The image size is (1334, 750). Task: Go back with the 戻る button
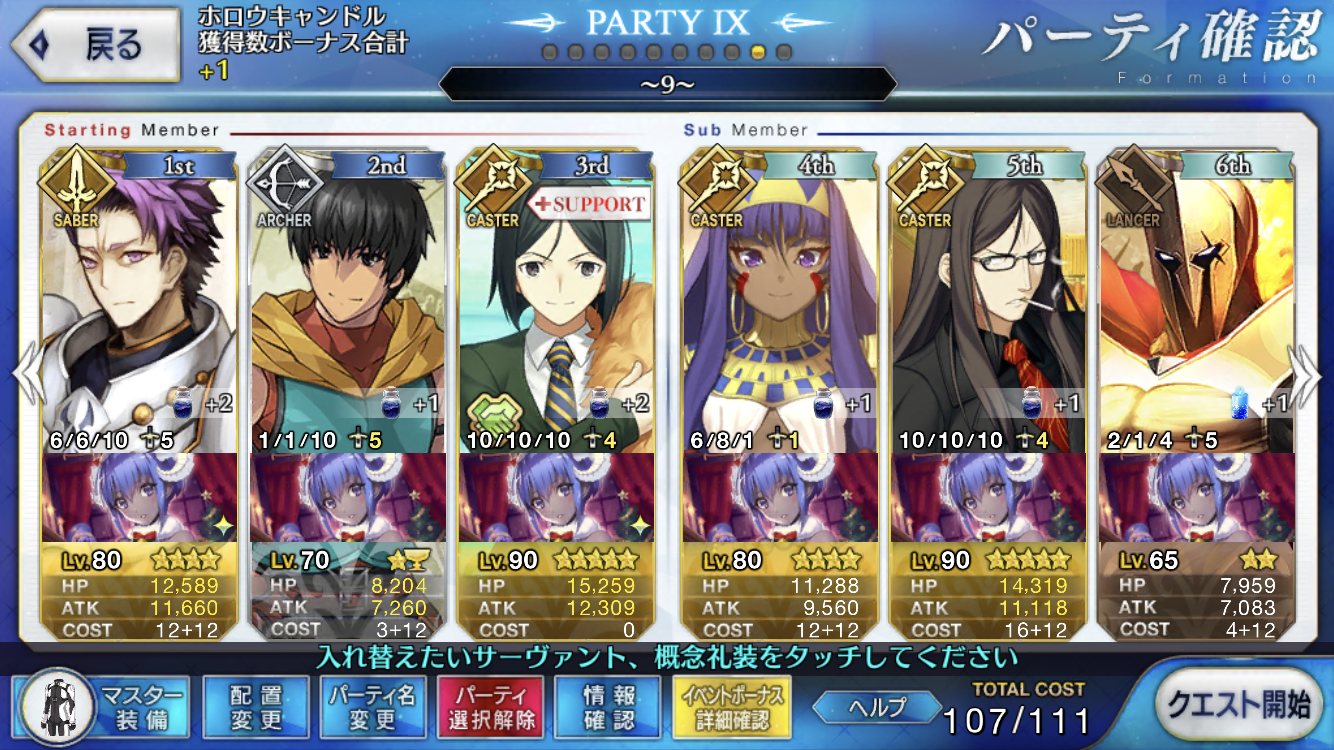pyautogui.click(x=97, y=44)
